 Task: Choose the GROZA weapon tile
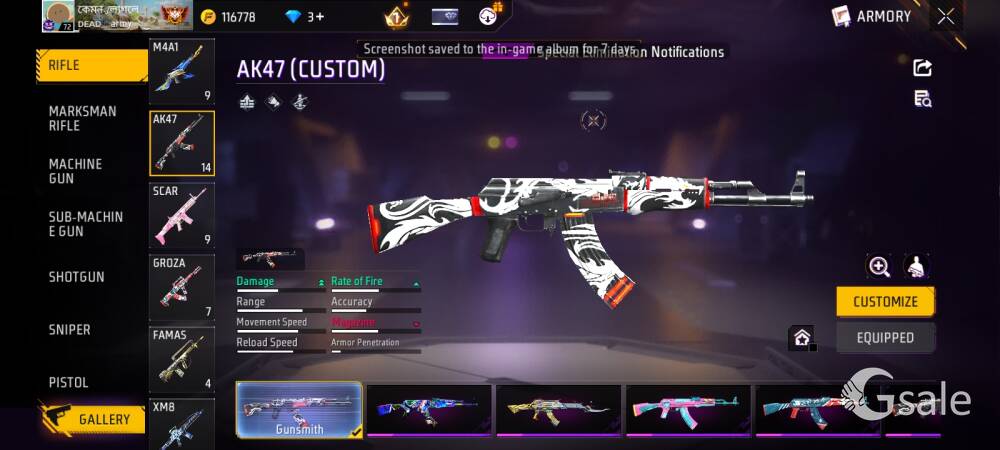(x=181, y=288)
